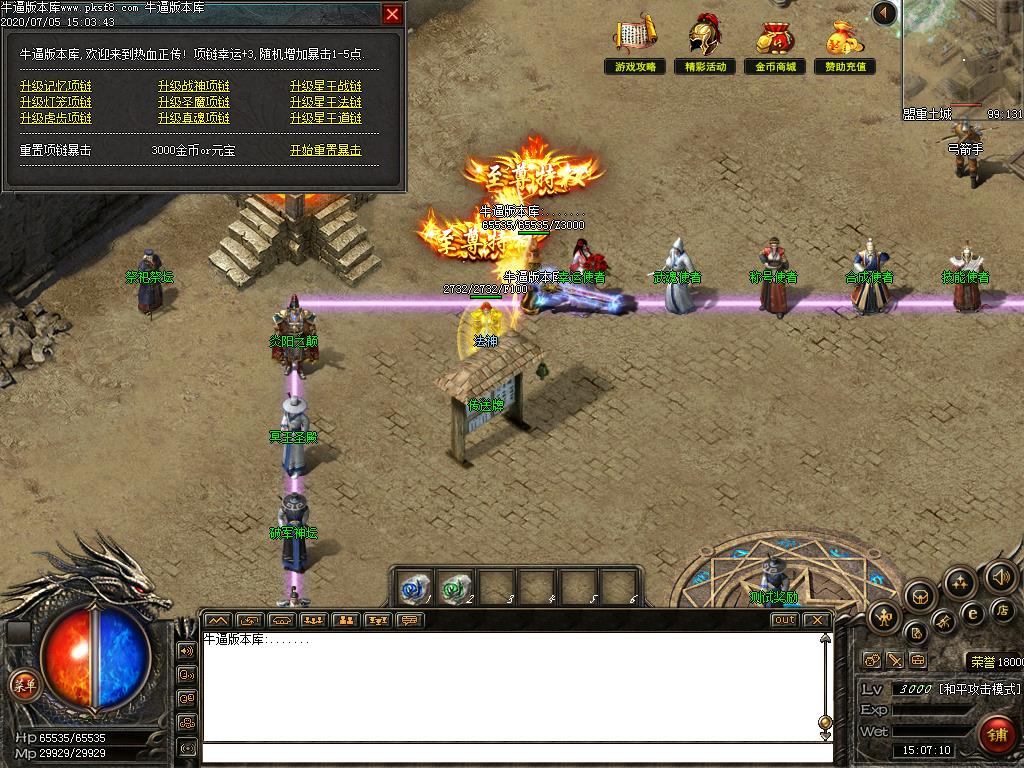
Task: Open the red 铺 stall button
Action: [995, 735]
